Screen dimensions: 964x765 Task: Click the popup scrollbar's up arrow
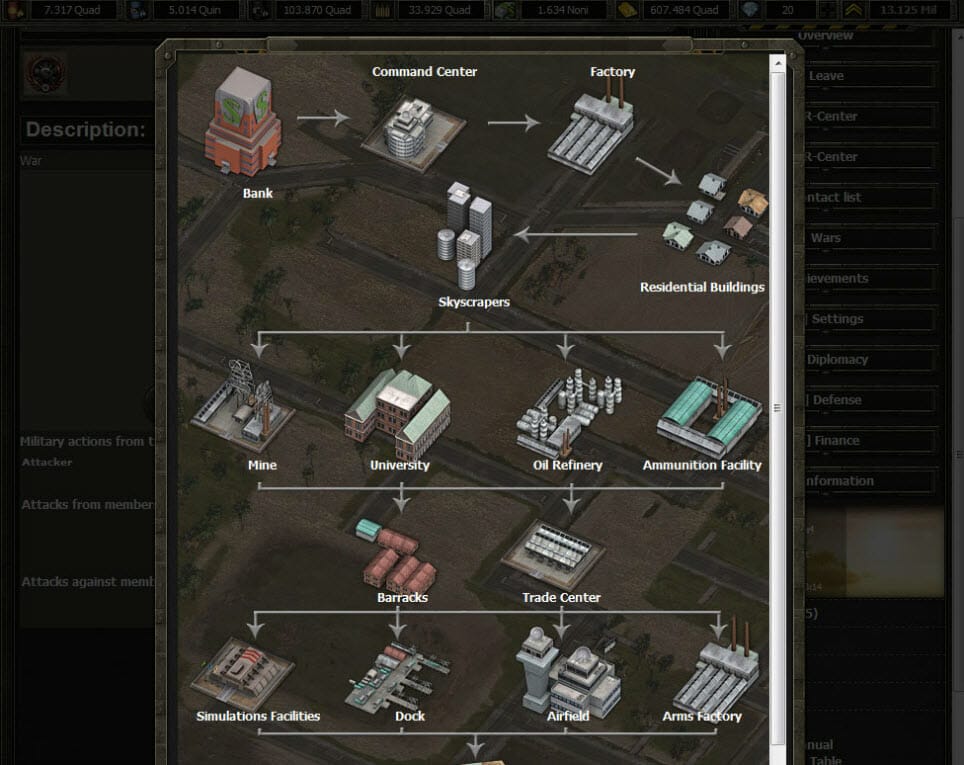pyautogui.click(x=777, y=62)
